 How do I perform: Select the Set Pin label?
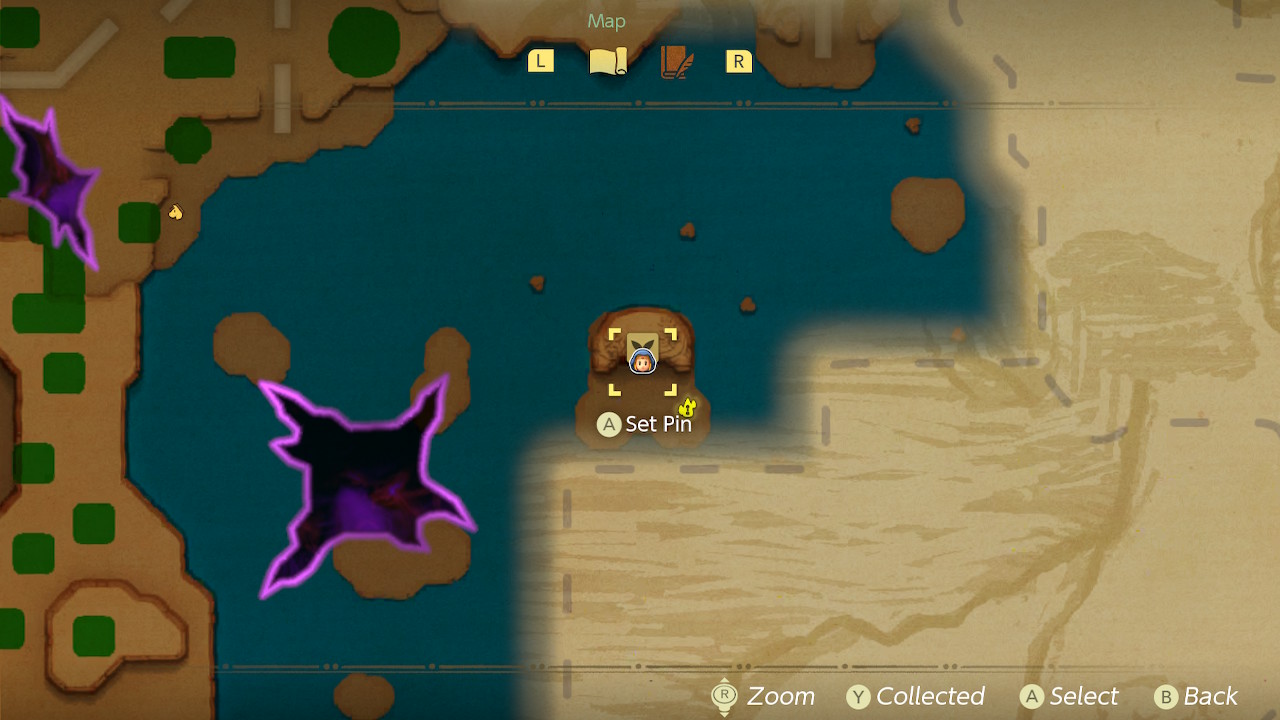660,424
